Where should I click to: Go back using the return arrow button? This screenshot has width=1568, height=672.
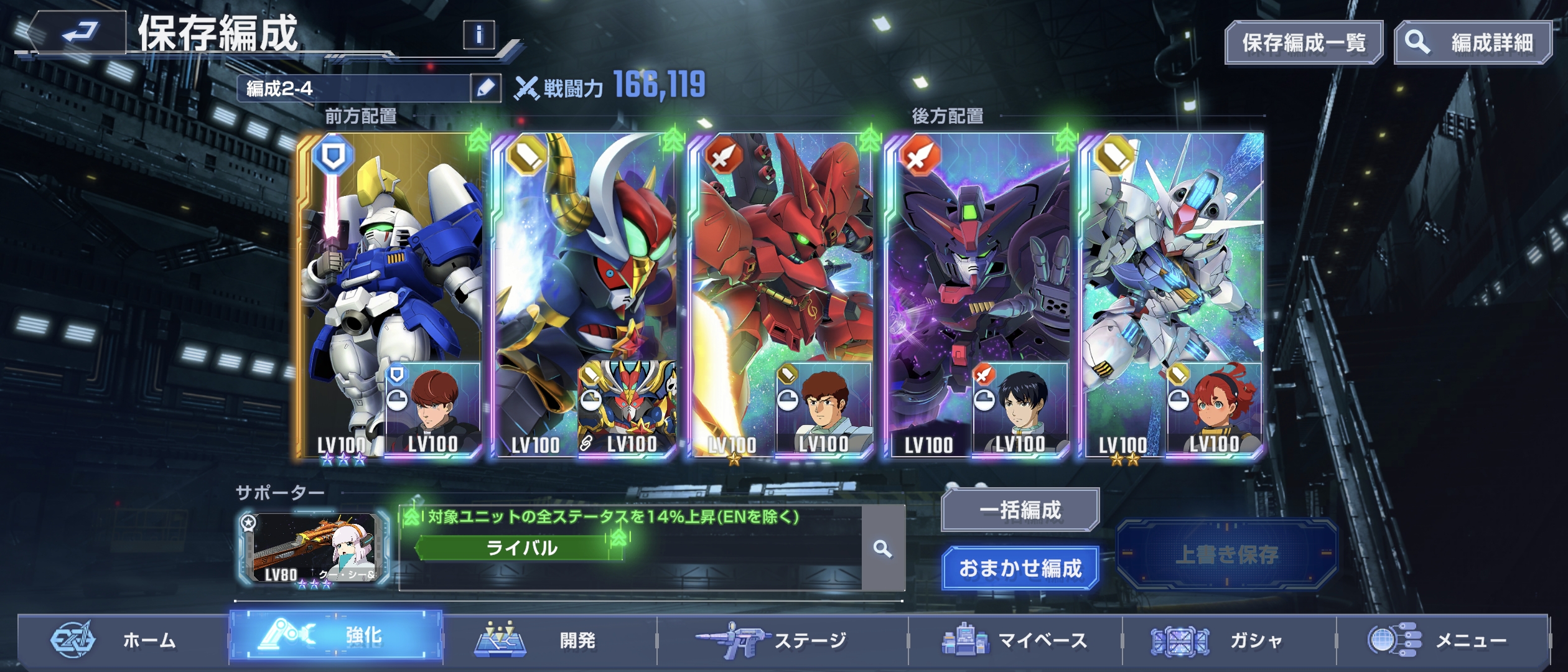coord(78,32)
